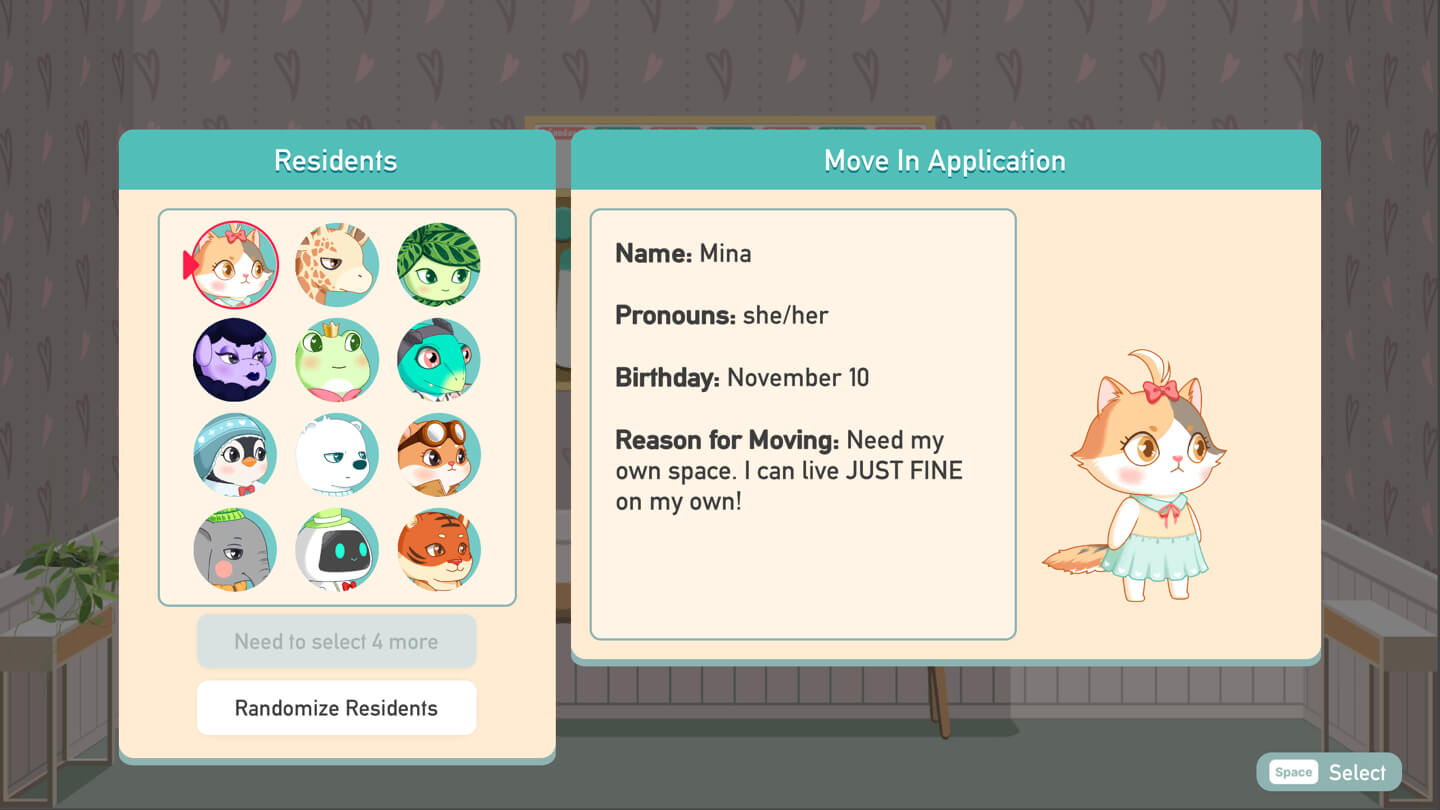Pick the orange tiger resident portrait
The width and height of the screenshot is (1440, 810).
(x=439, y=550)
